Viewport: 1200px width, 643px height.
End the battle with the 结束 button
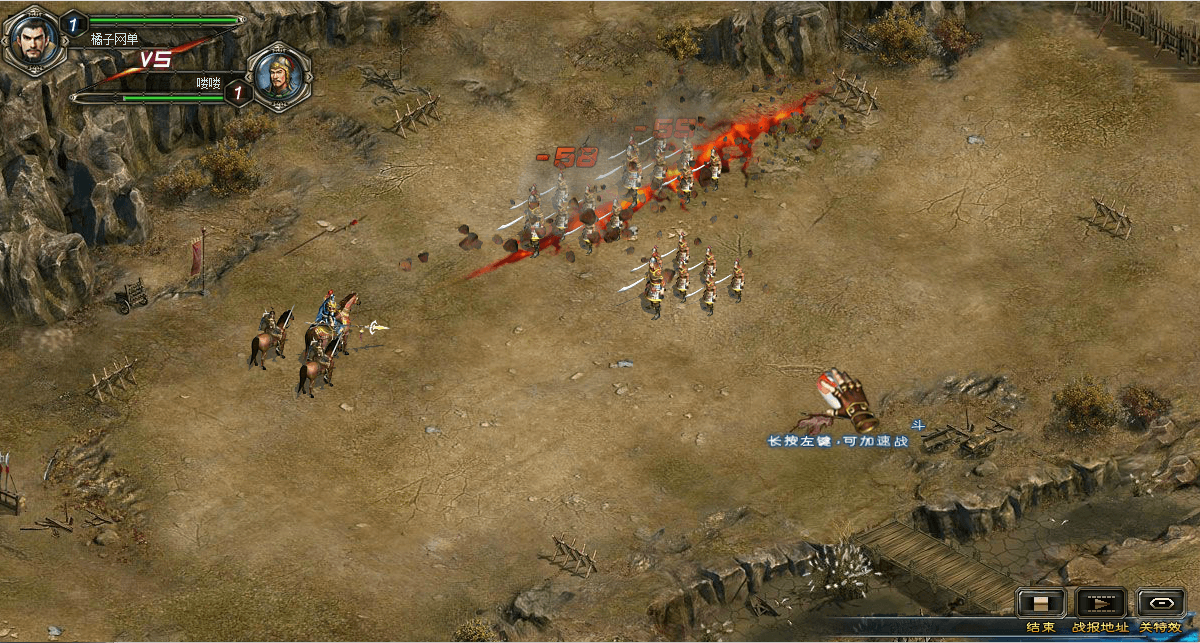[x=1041, y=603]
